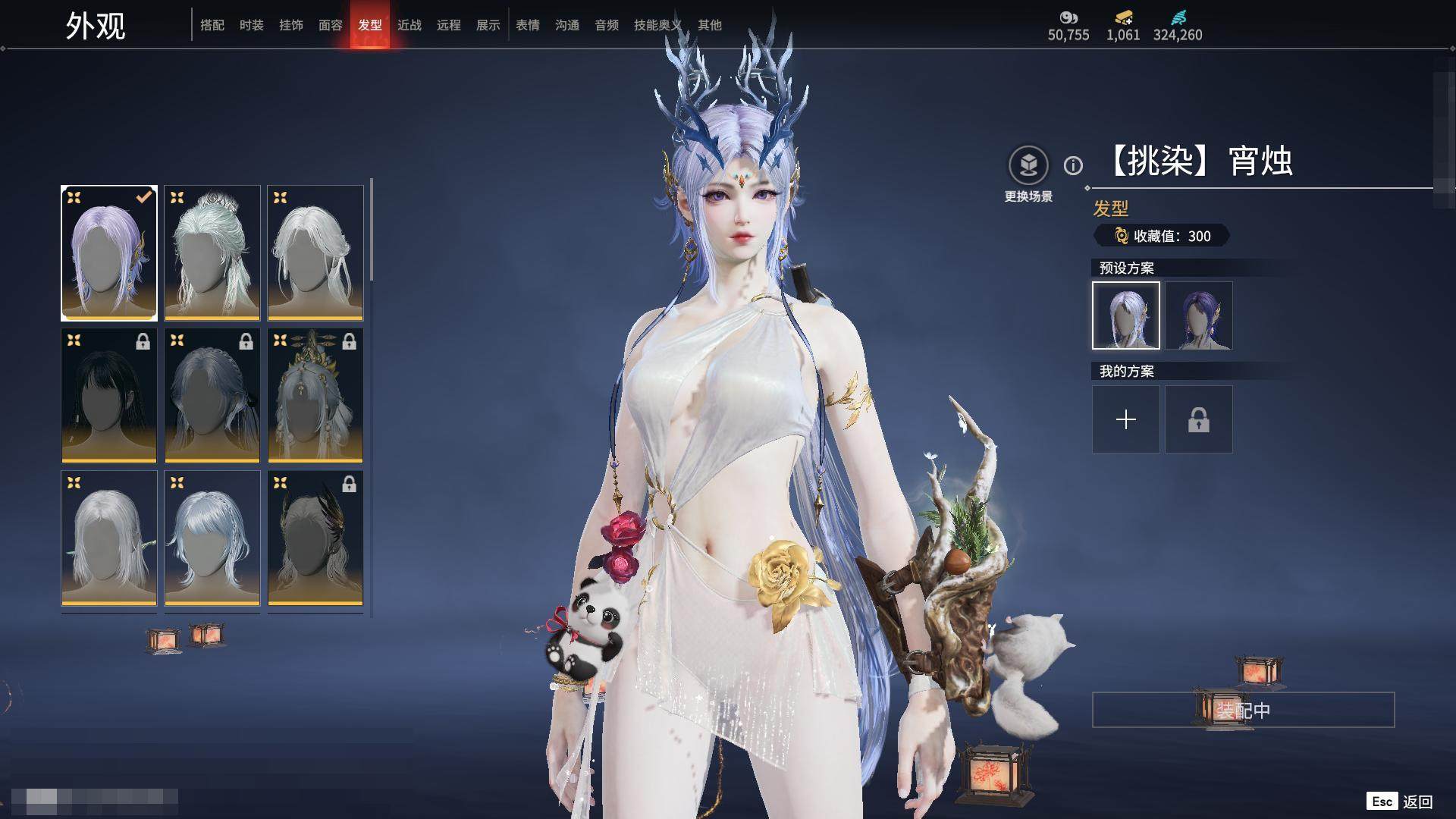Choose the locked golden crown hairstyle
Viewport: 1456px width, 819px height.
coord(315,395)
